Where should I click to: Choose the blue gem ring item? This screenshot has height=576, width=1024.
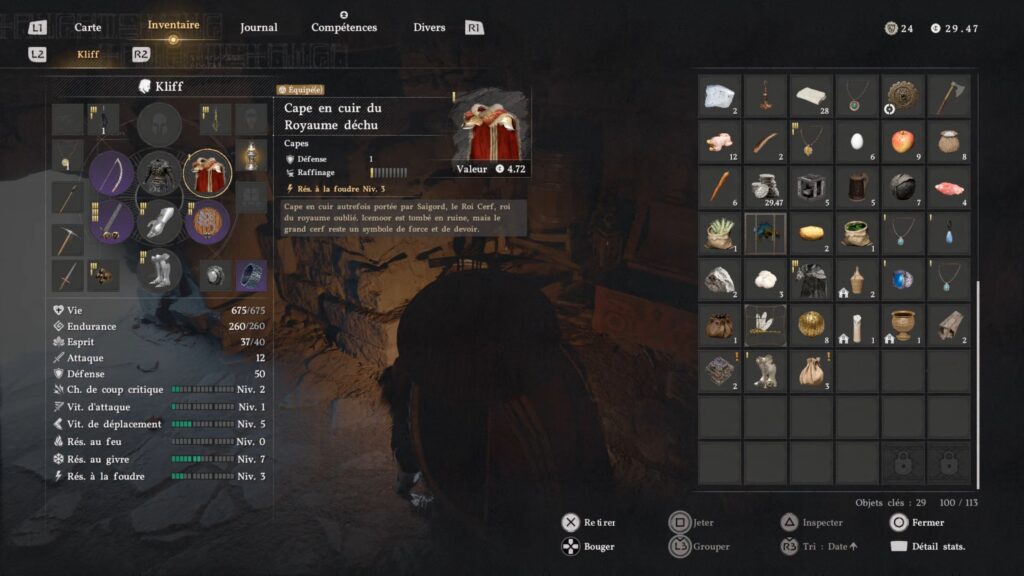click(903, 279)
